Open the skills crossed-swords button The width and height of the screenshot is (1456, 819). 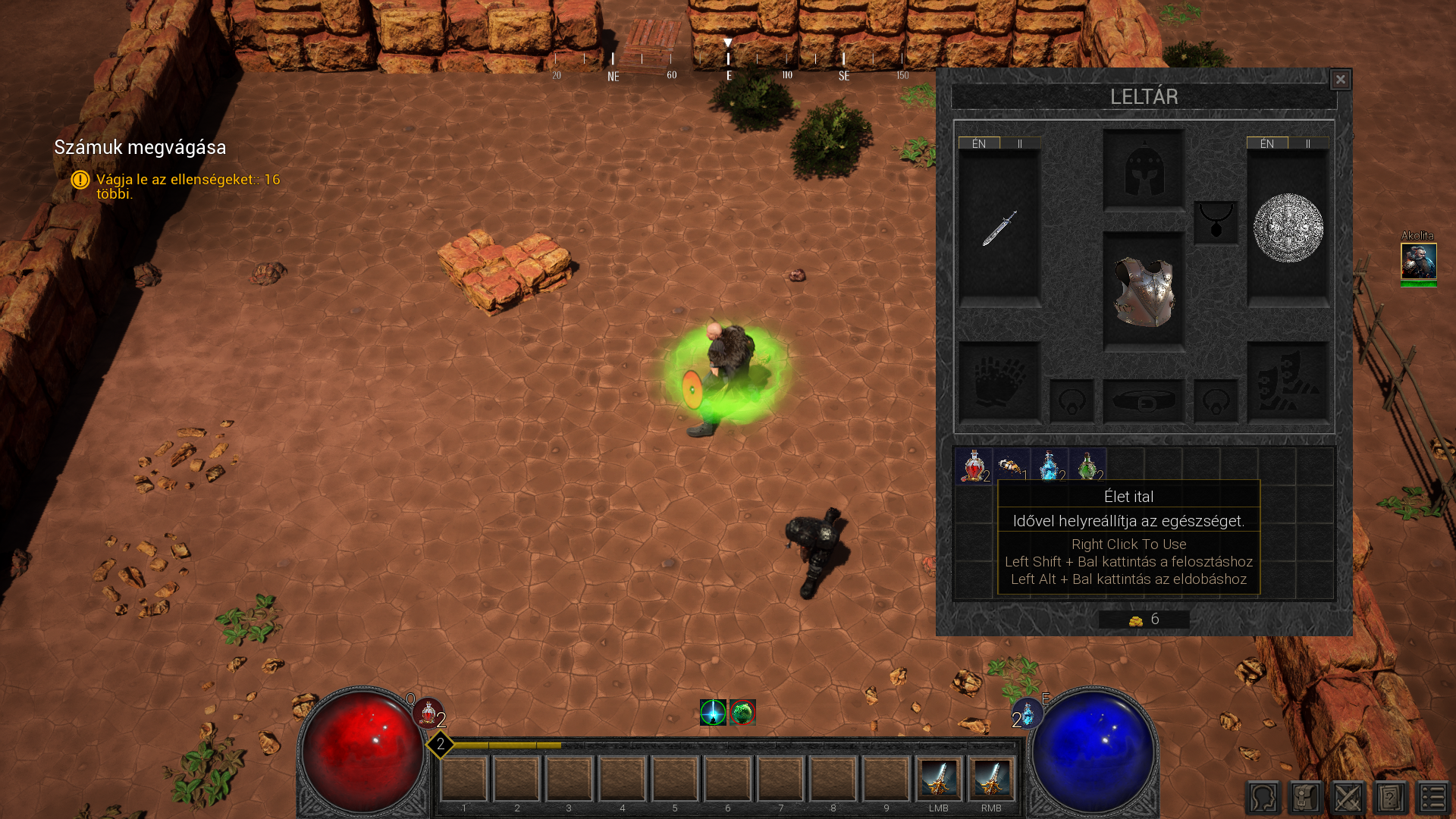tap(1348, 798)
